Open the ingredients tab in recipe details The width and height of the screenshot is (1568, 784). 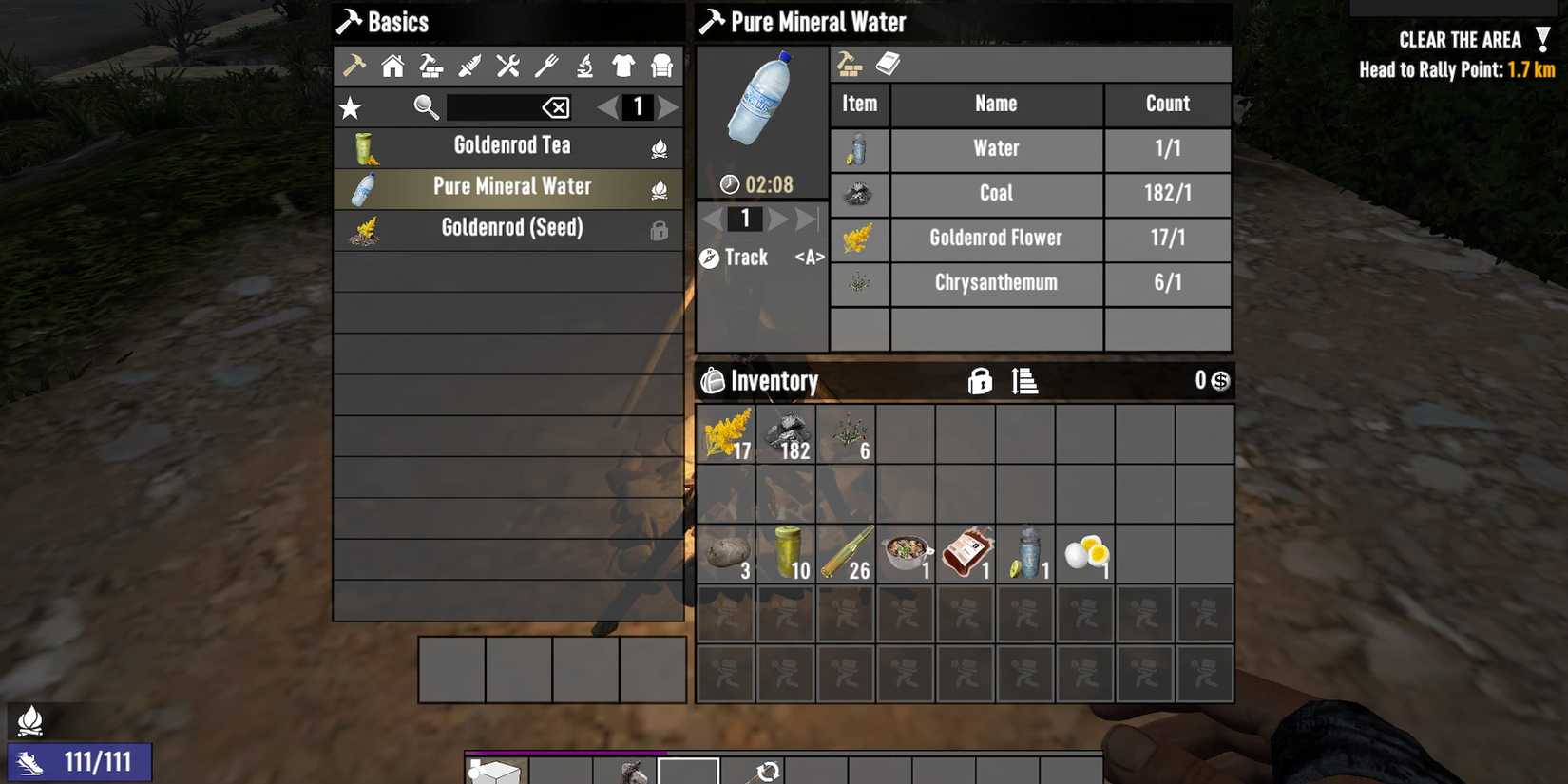[849, 64]
